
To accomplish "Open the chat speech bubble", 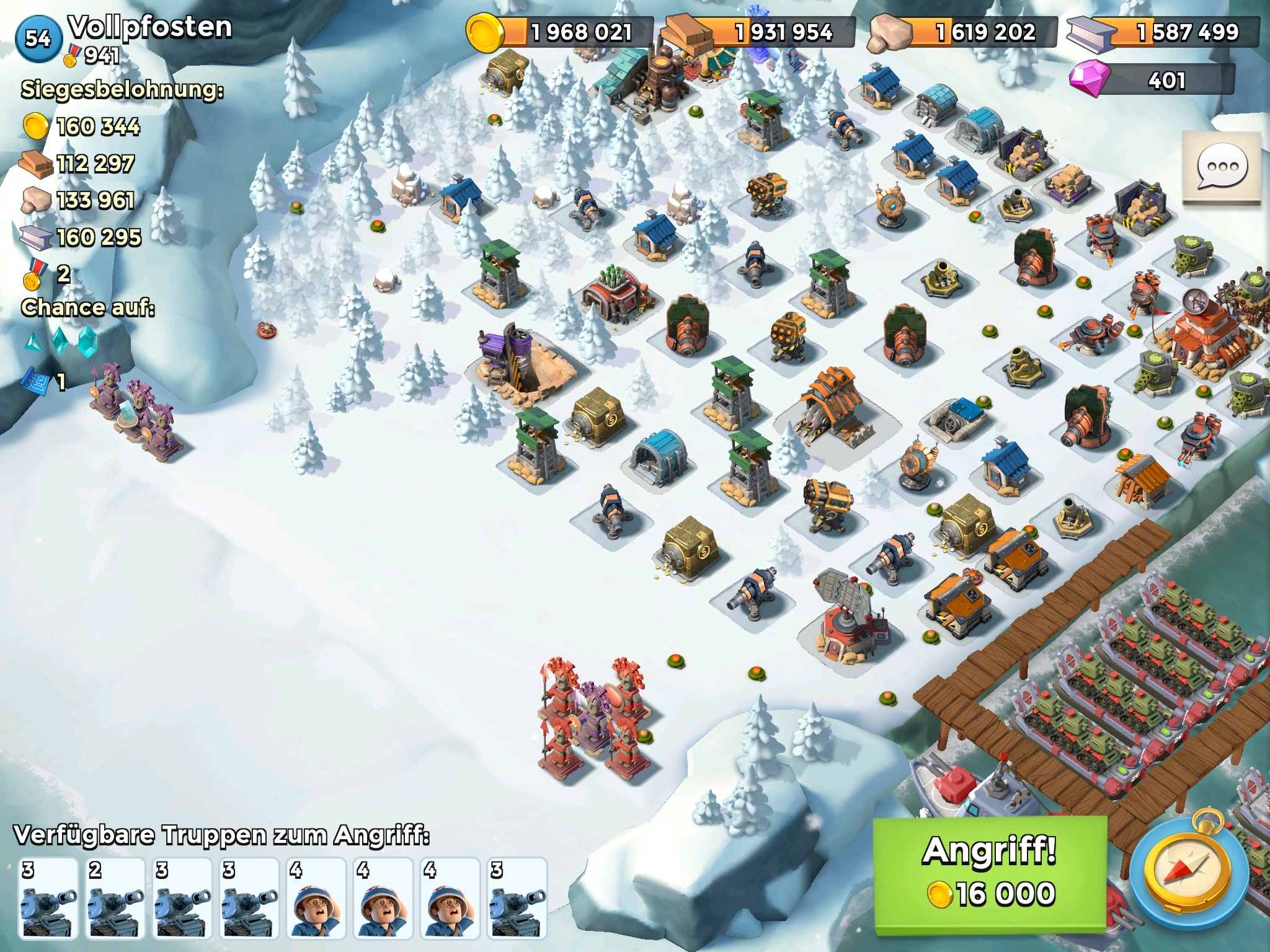I will click(x=1221, y=167).
